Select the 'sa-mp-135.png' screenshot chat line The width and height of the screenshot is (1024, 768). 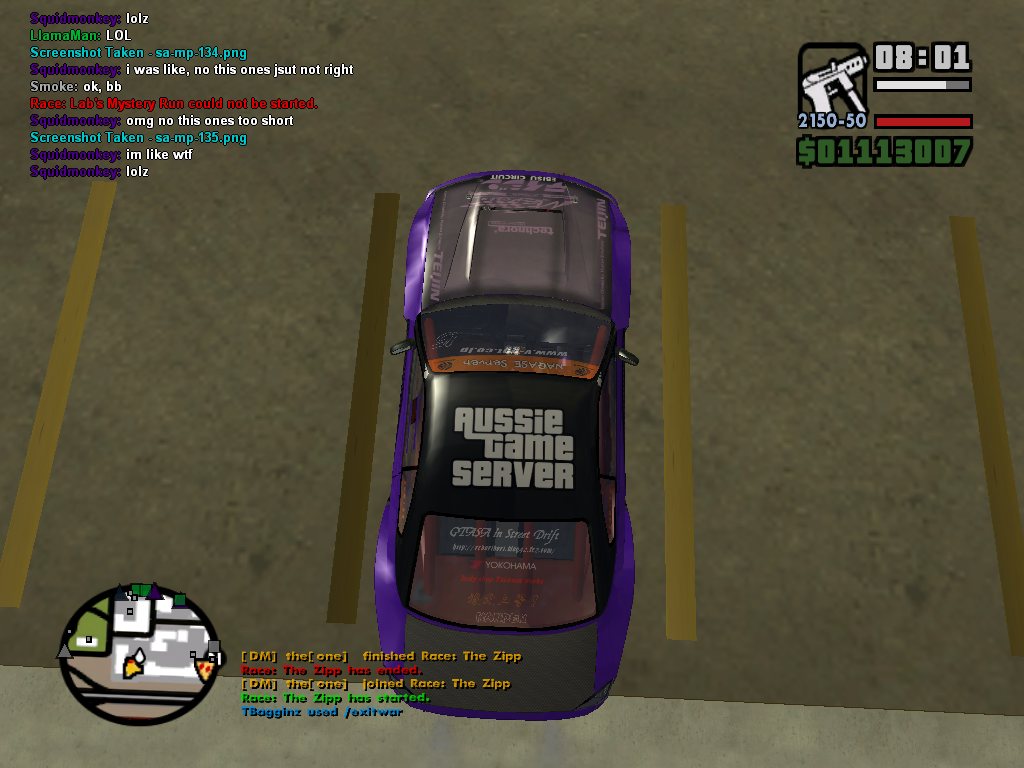click(138, 137)
